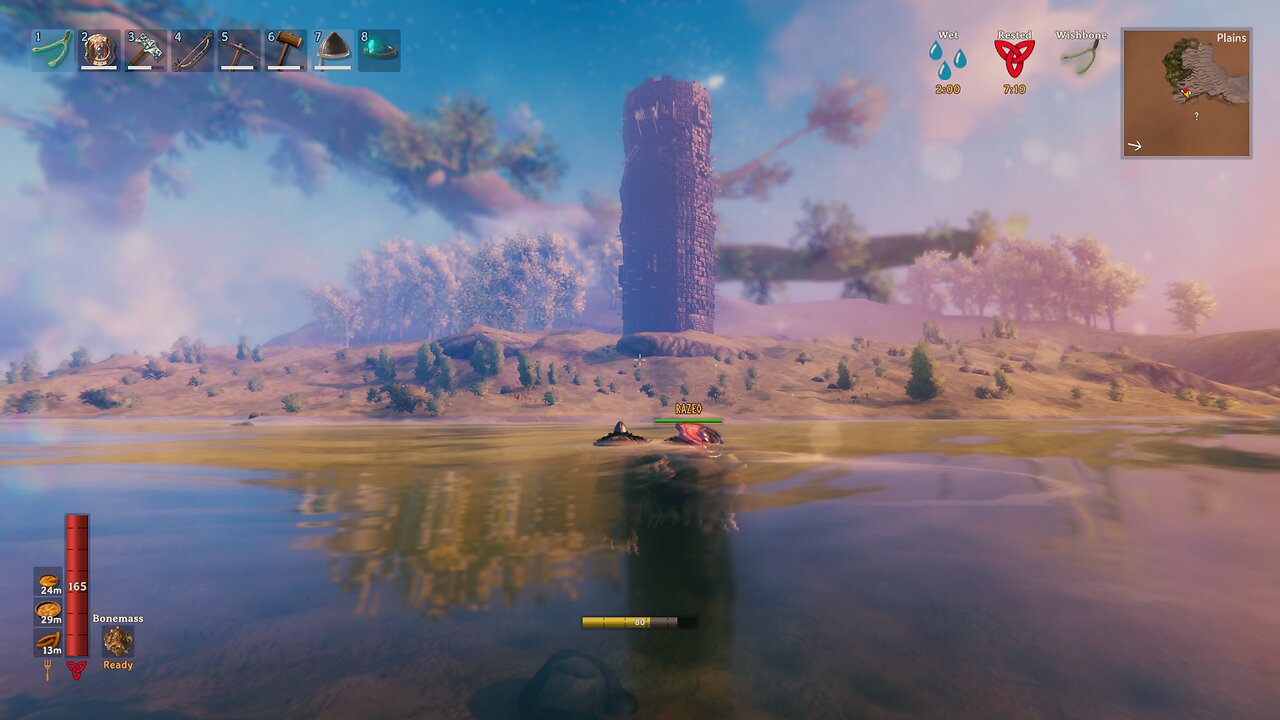Activate the Bonemass forsaken power

118,641
